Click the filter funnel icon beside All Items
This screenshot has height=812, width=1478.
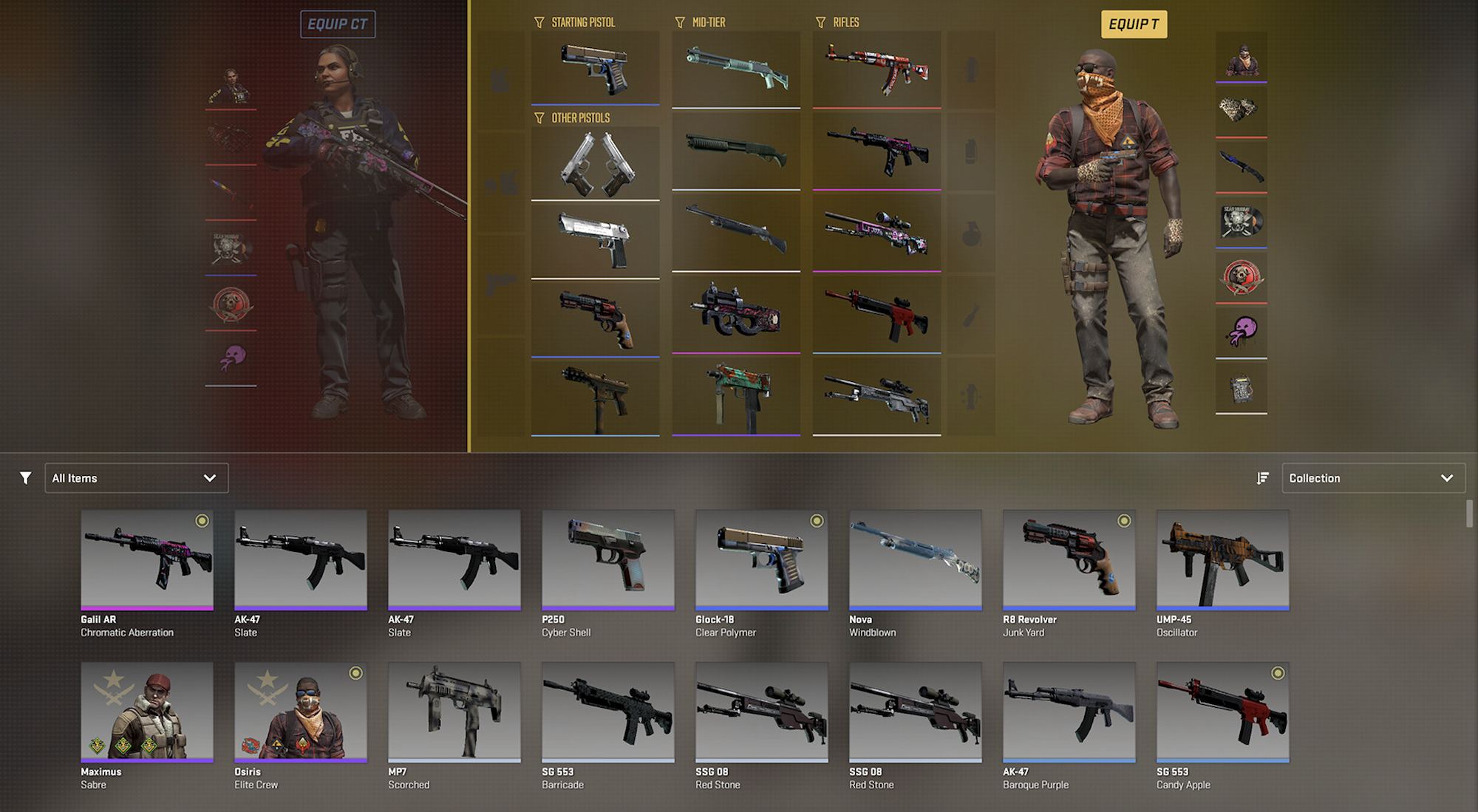(x=26, y=478)
